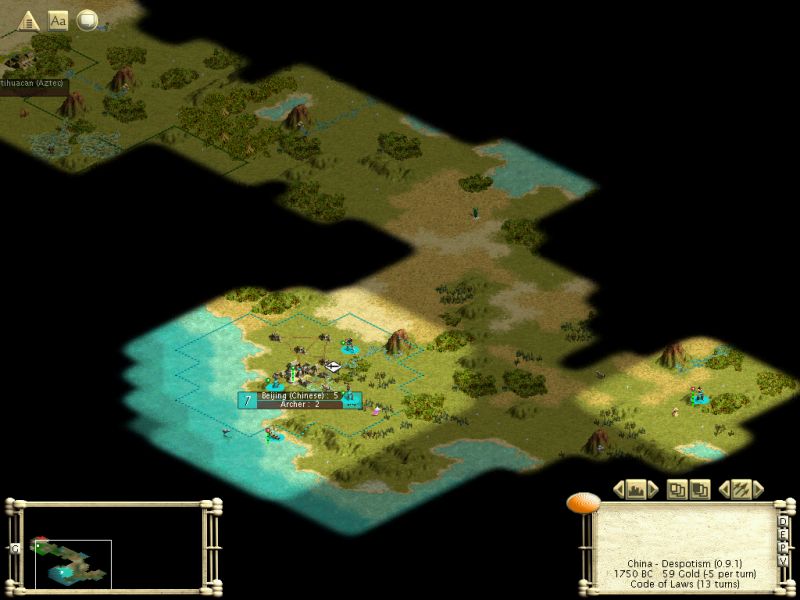Open the Civilopedia 'Aa' button
This screenshot has width=800, height=600.
[x=58, y=20]
